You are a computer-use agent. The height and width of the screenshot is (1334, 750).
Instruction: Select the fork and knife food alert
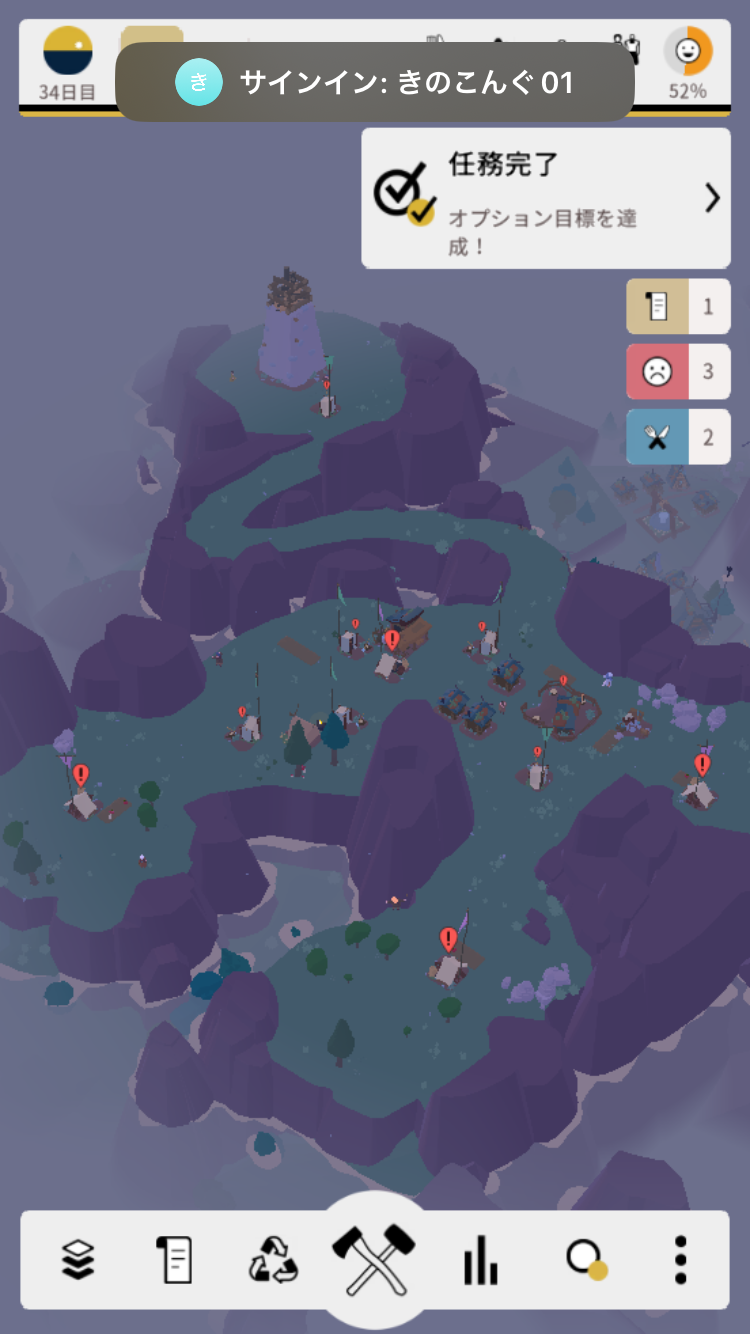click(x=678, y=437)
